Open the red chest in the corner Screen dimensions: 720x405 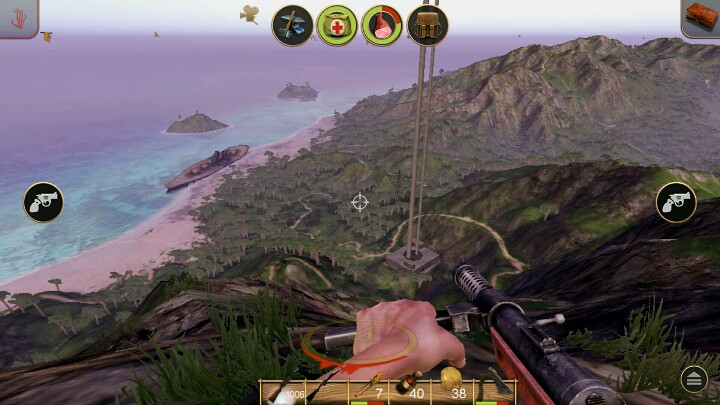(x=701, y=17)
